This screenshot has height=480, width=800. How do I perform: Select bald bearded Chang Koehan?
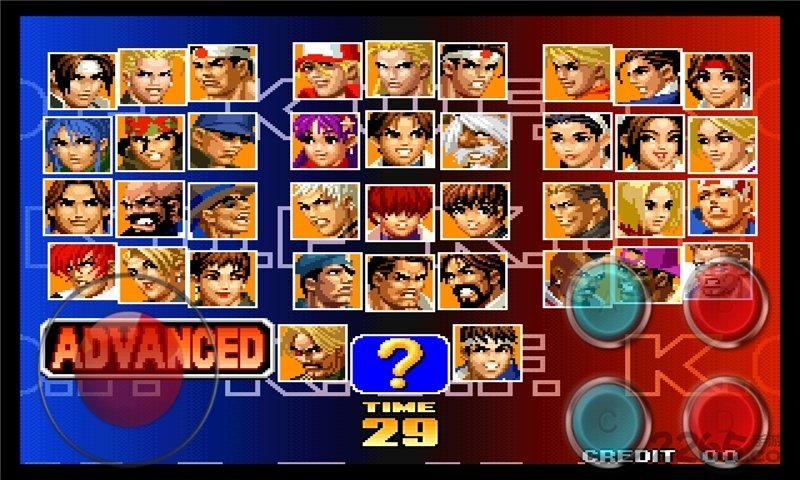coord(150,208)
